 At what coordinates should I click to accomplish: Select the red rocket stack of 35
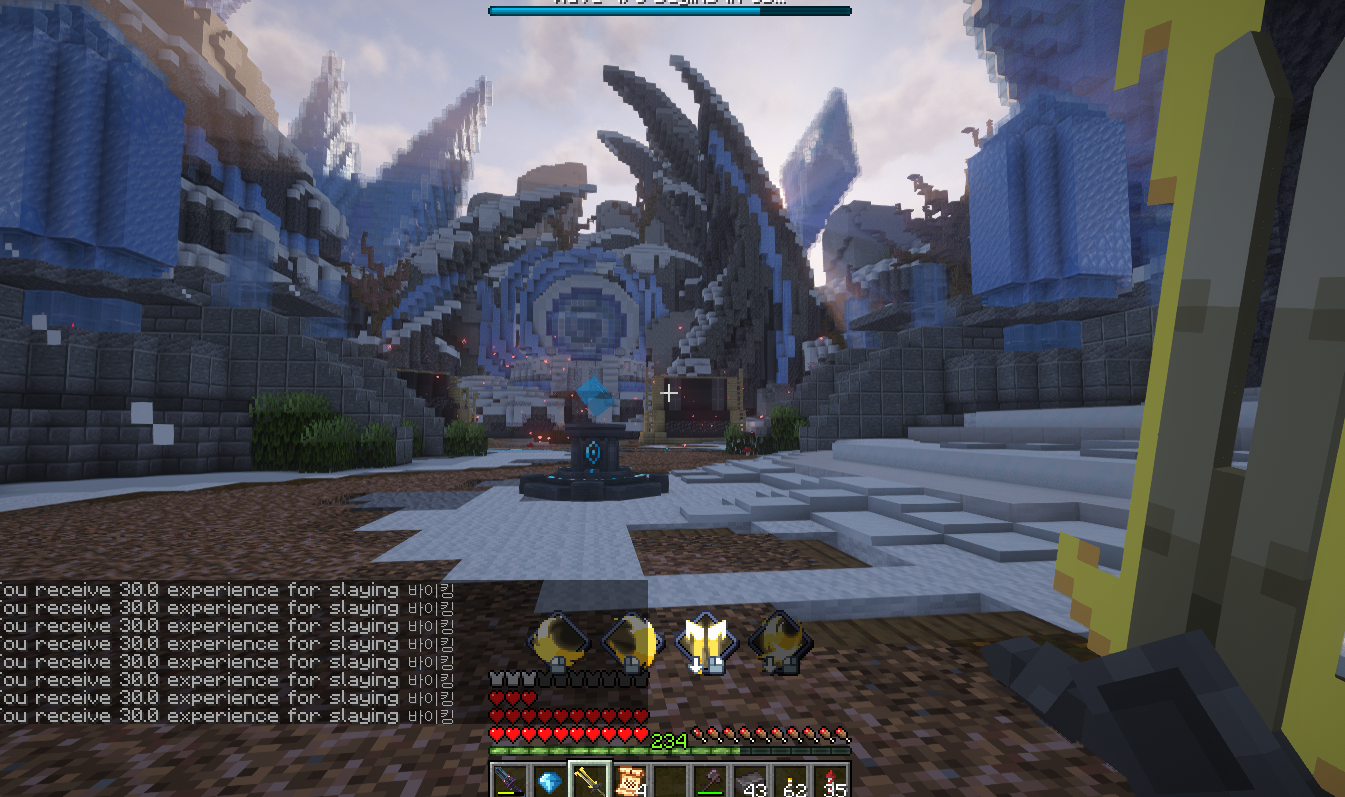point(831,781)
